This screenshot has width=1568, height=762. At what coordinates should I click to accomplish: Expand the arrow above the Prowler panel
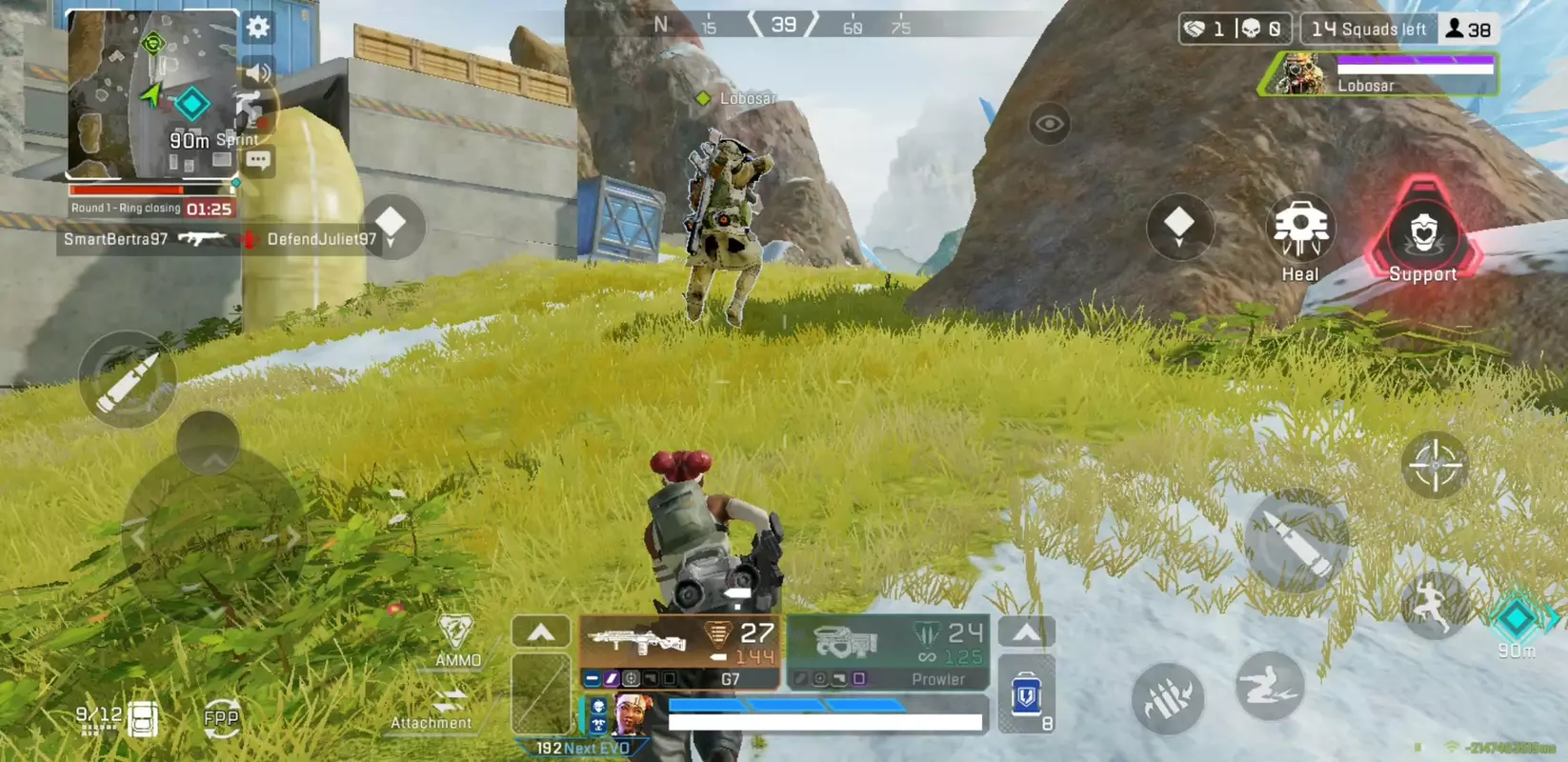(1025, 632)
